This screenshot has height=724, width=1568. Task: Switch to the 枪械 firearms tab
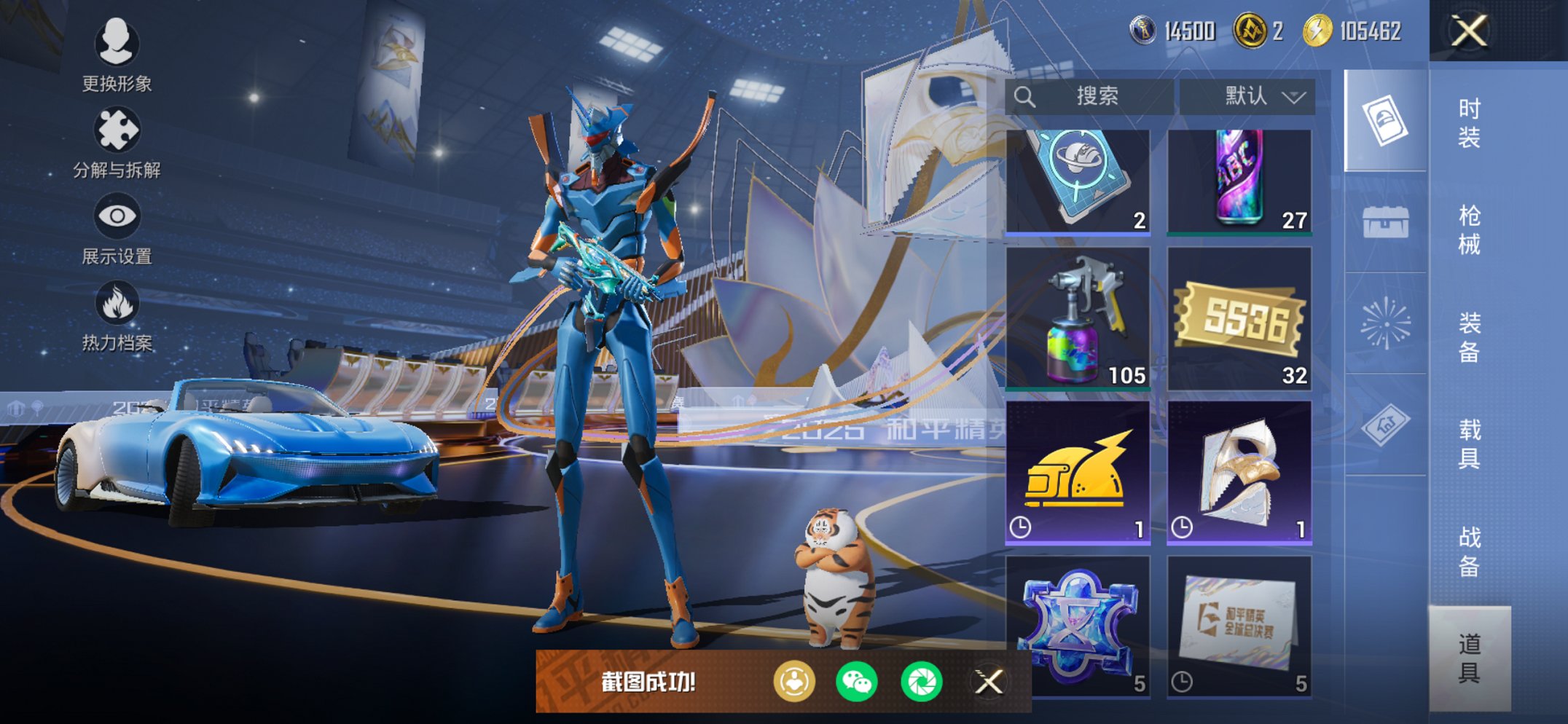(1469, 229)
